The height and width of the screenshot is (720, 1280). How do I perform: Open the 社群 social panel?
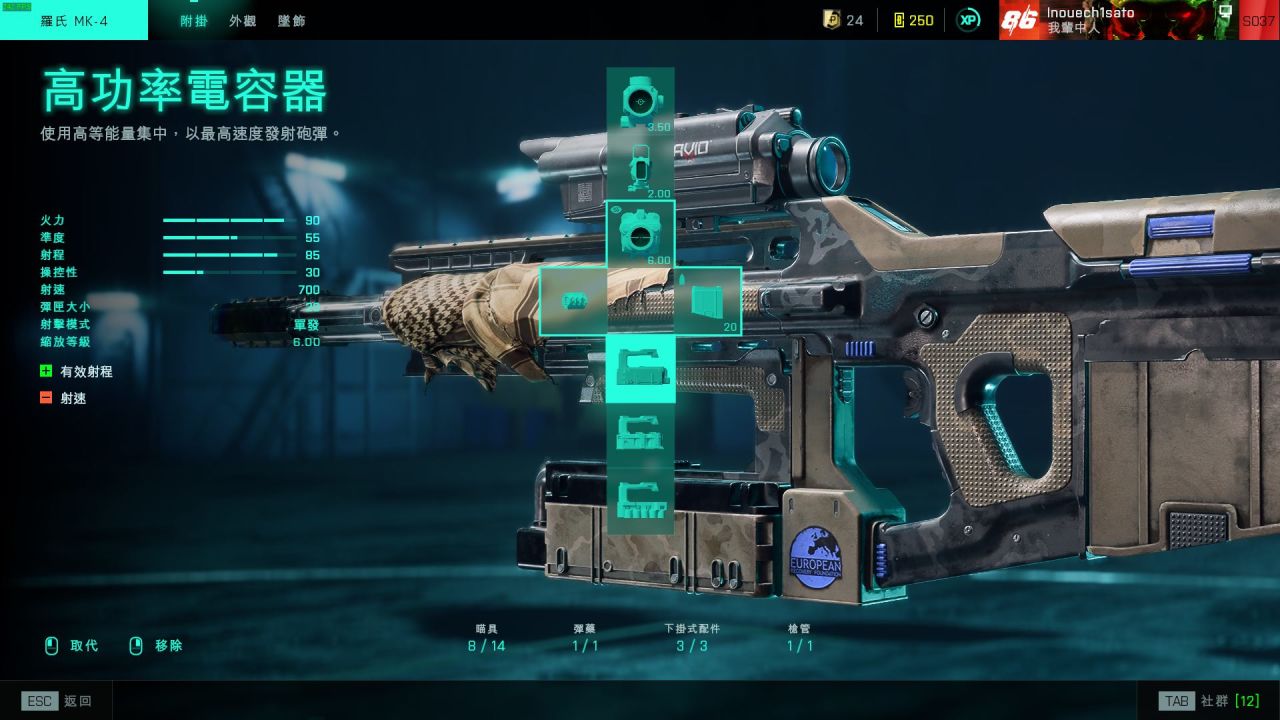(x=1208, y=701)
